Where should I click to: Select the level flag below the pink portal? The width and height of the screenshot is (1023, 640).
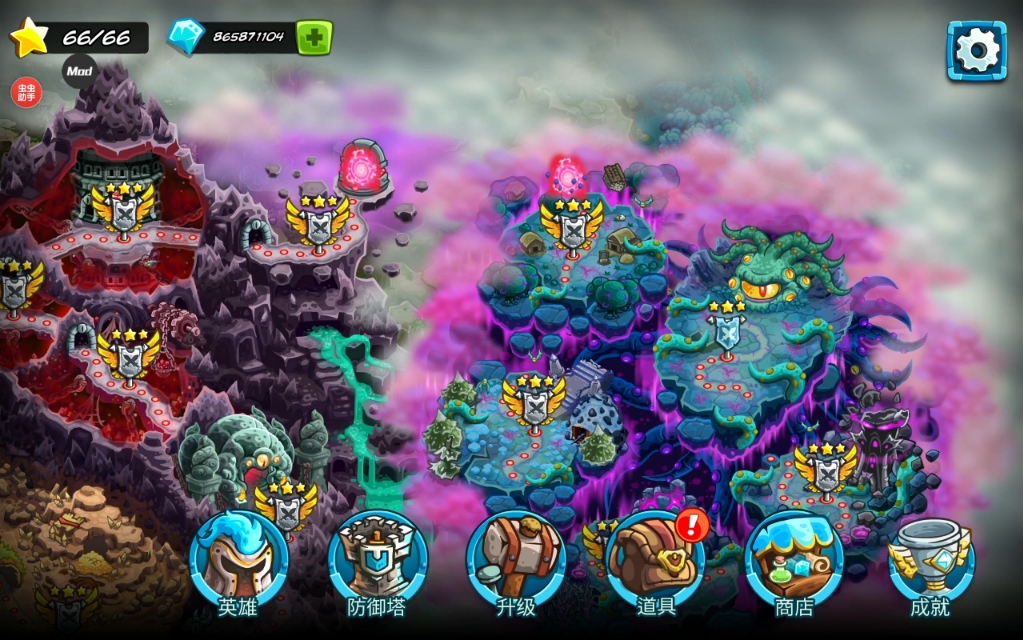pos(571,226)
